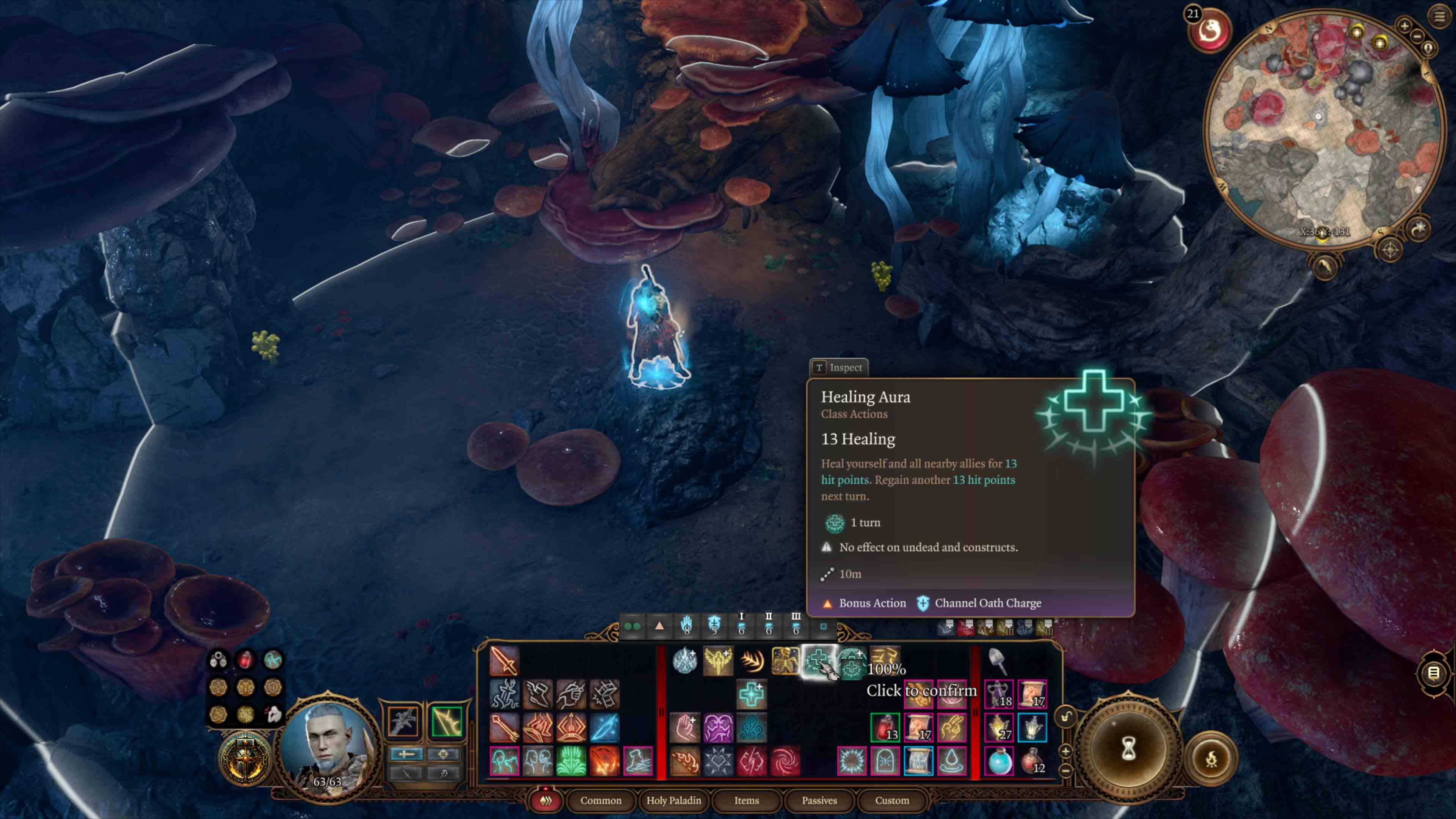This screenshot has width=1456, height=819.
Task: Use the red healing potion stack of 13
Action: pos(885,727)
